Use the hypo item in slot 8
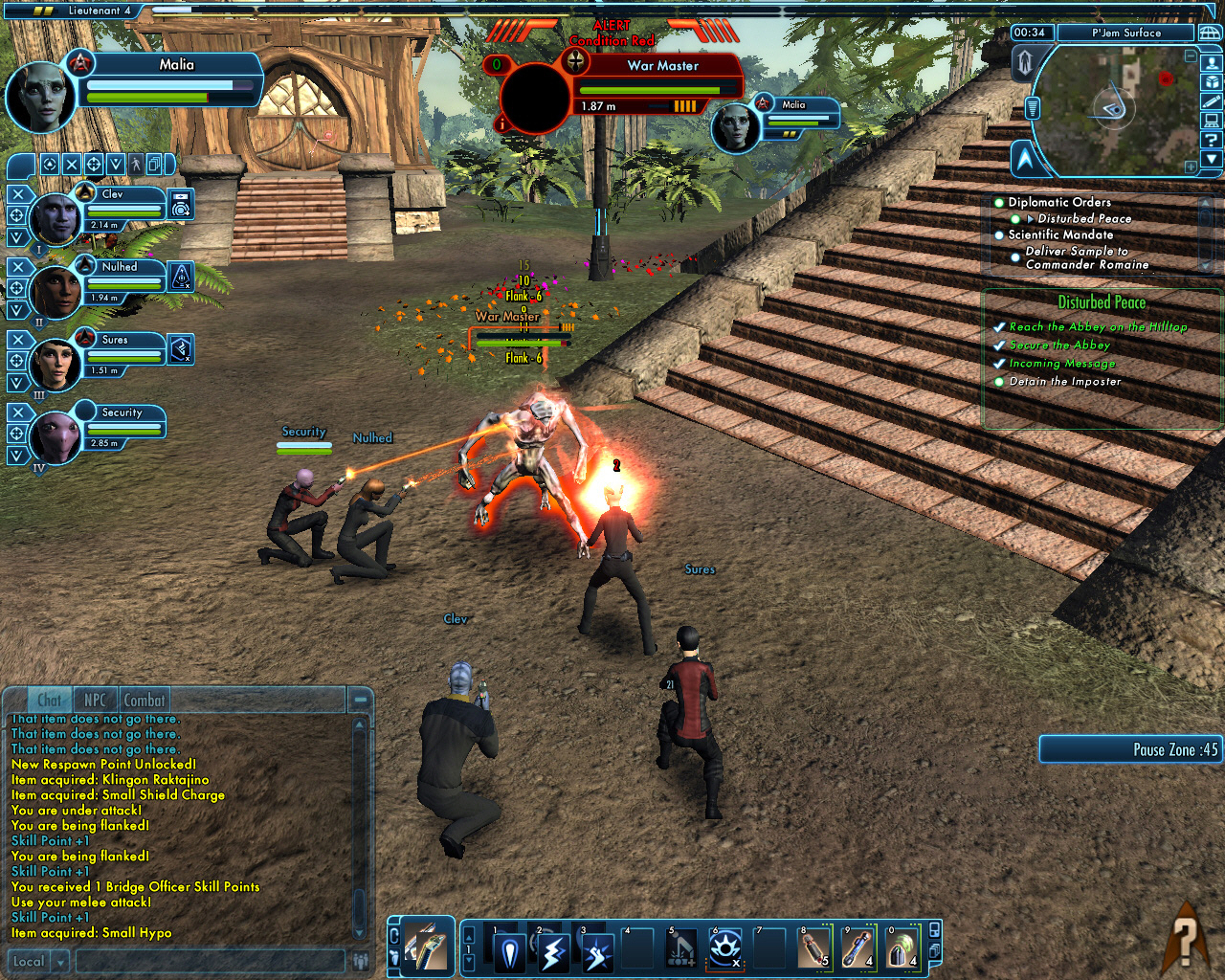Image resolution: width=1225 pixels, height=980 pixels. 813,949
